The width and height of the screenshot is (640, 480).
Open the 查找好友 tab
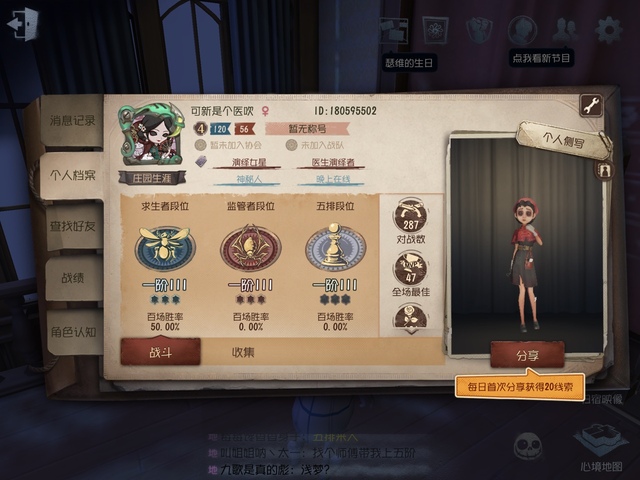click(72, 227)
